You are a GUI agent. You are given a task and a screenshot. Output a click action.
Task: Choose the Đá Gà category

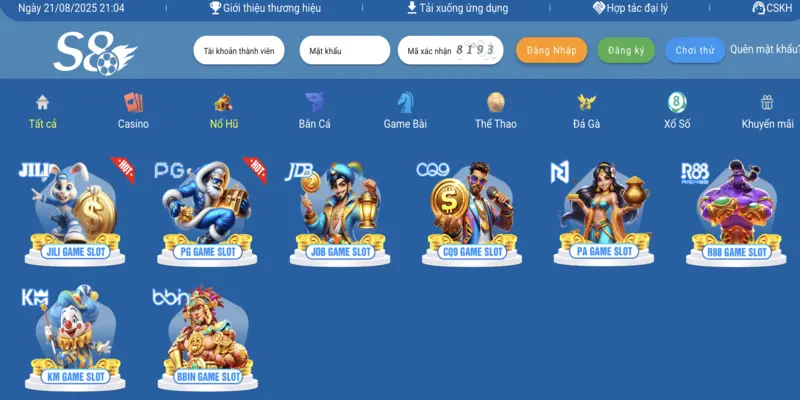point(586,111)
